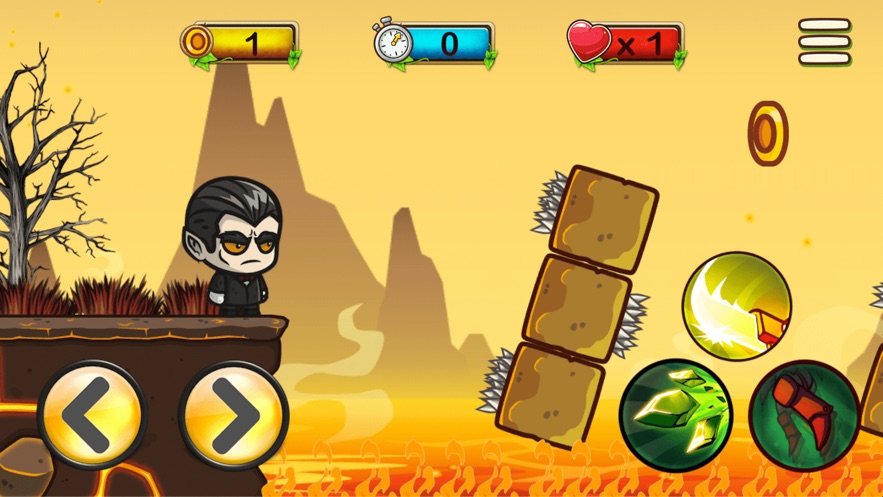883x497 pixels.
Task: Tap the right arrow move button
Action: pyautogui.click(x=234, y=417)
